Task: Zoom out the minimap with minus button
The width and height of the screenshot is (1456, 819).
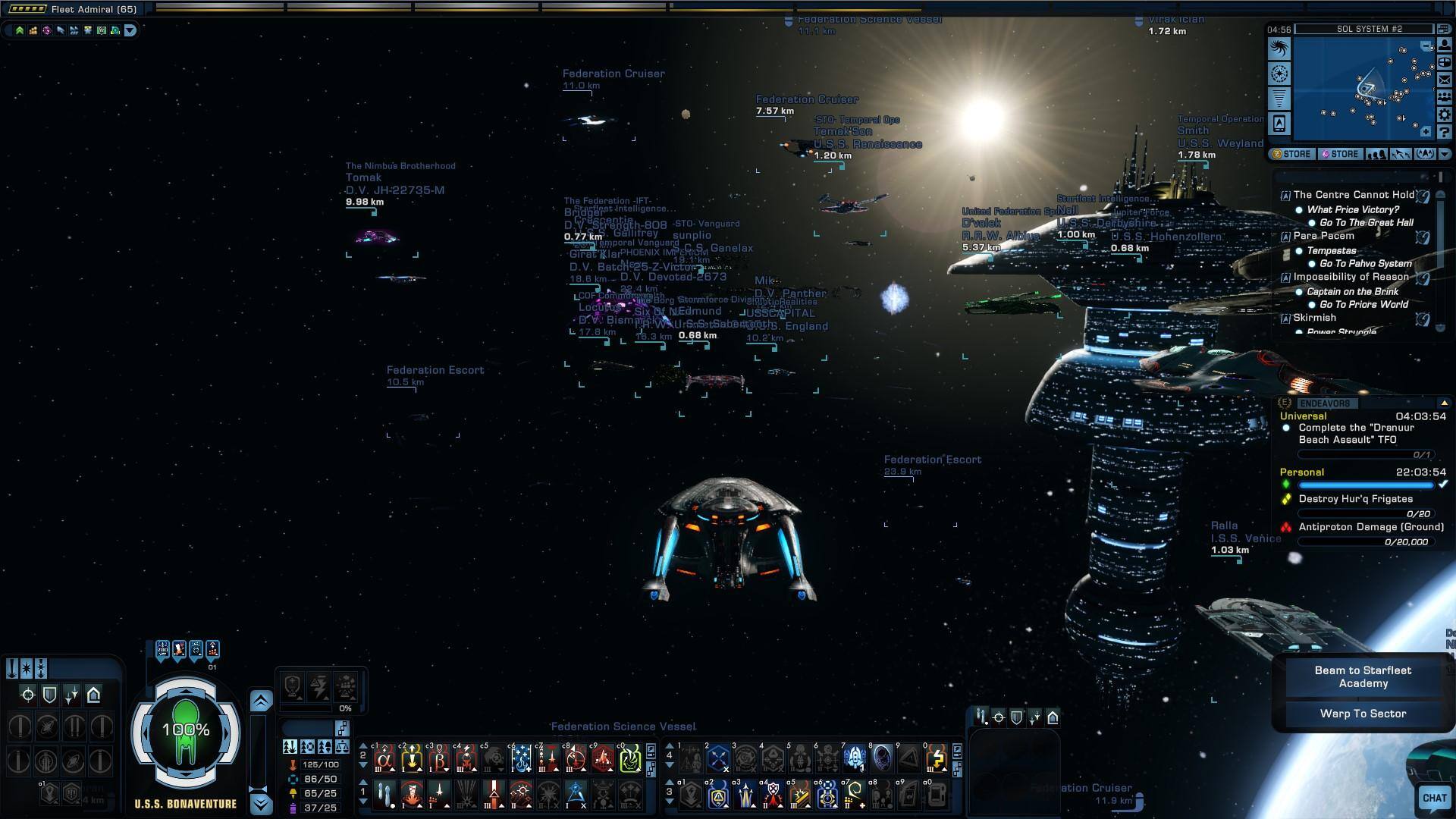Action: click(x=1426, y=46)
